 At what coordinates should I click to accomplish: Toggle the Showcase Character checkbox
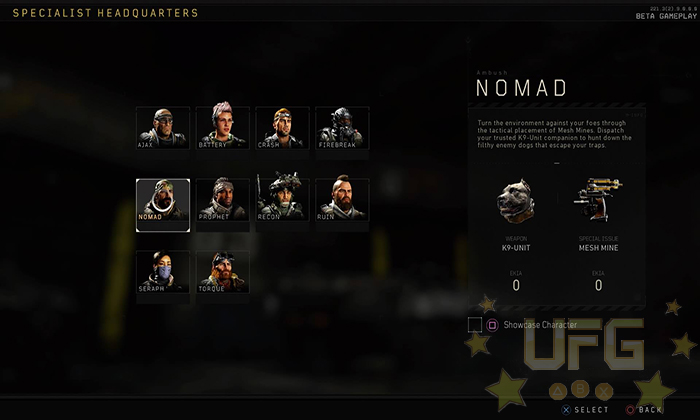pos(475,324)
